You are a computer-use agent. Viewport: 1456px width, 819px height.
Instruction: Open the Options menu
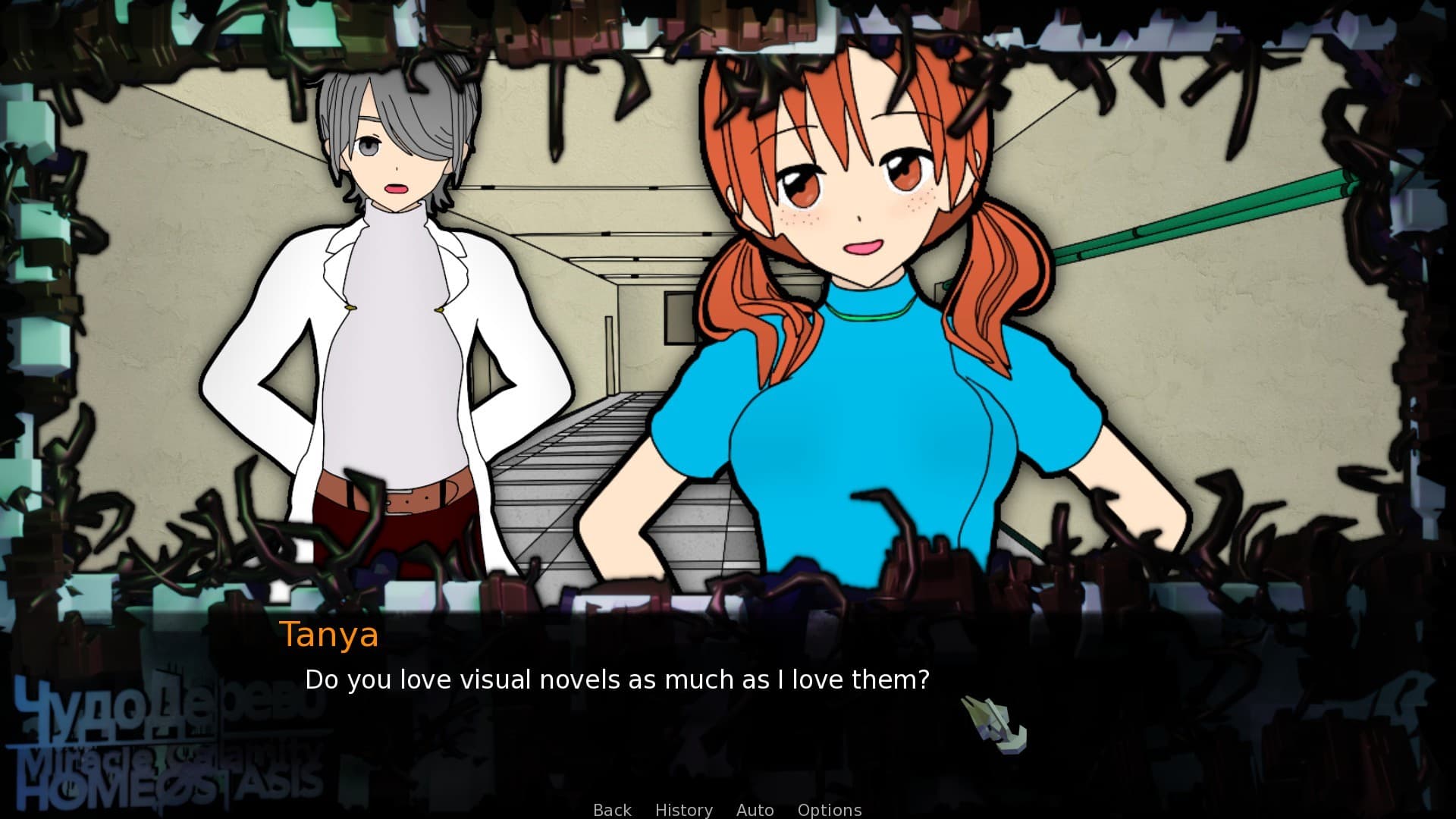(x=829, y=810)
